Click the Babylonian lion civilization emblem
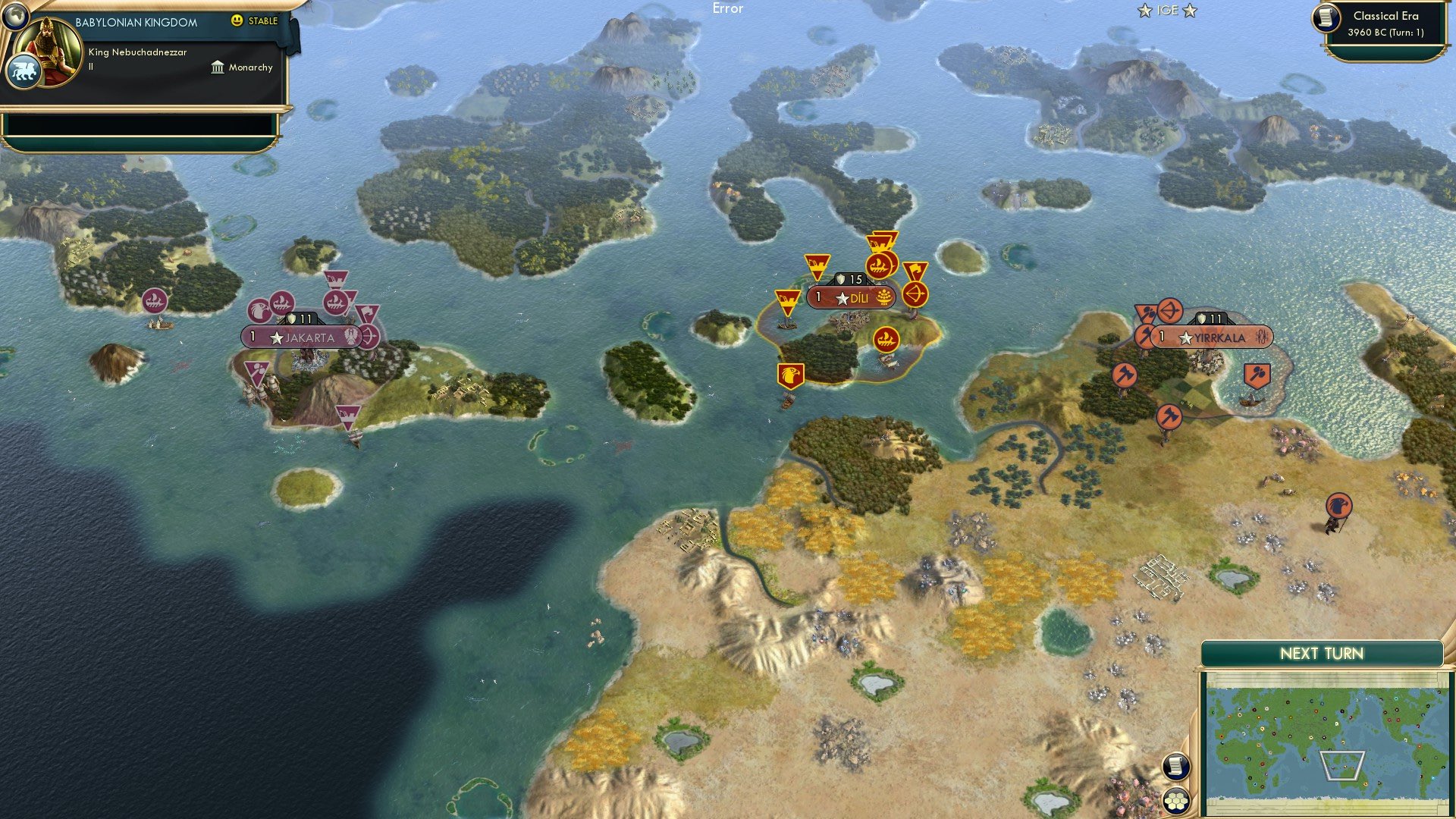The width and height of the screenshot is (1456, 819). coord(24,69)
